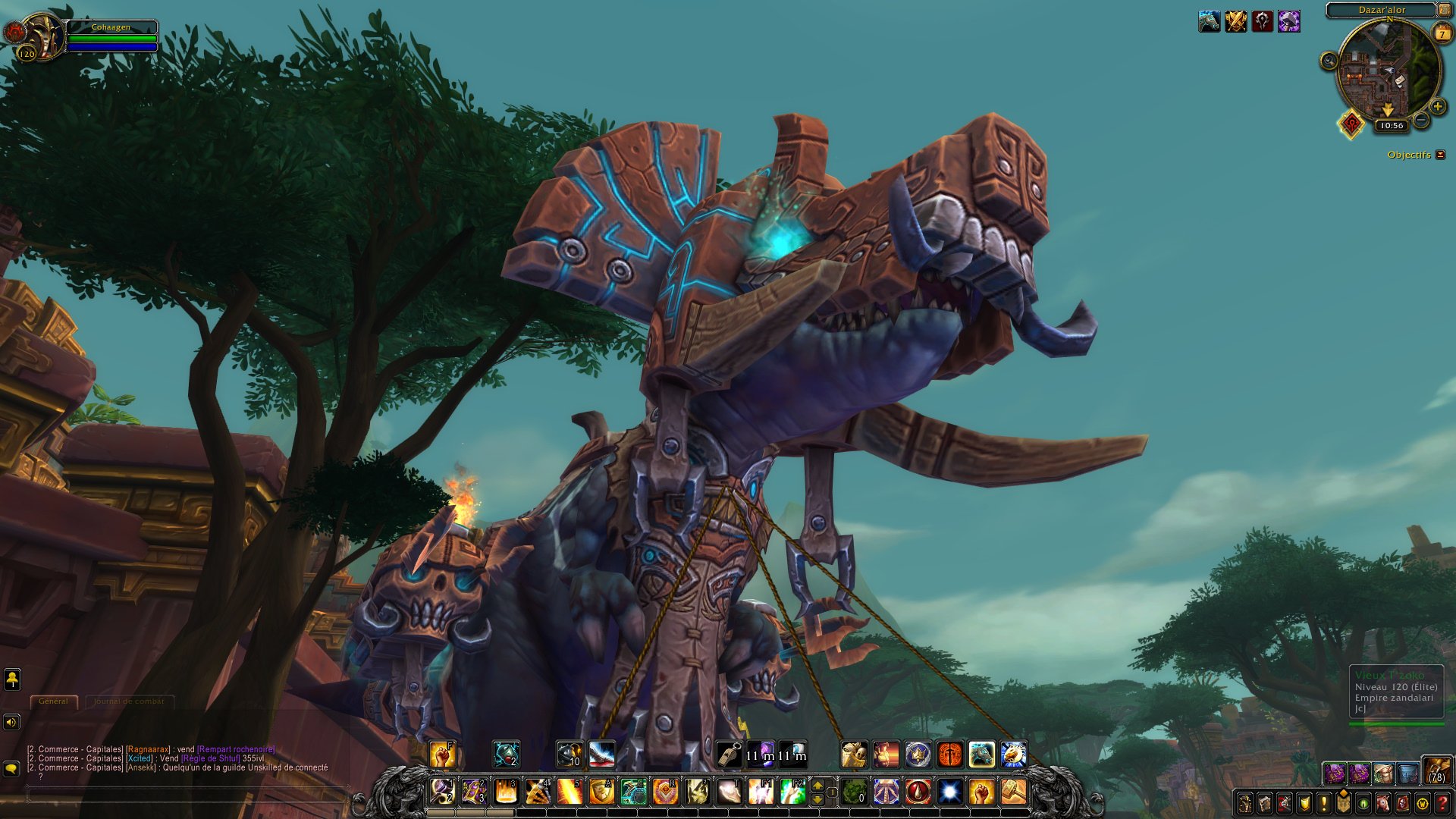
Task: Open the main backpack showing 78
Action: pos(1436,770)
